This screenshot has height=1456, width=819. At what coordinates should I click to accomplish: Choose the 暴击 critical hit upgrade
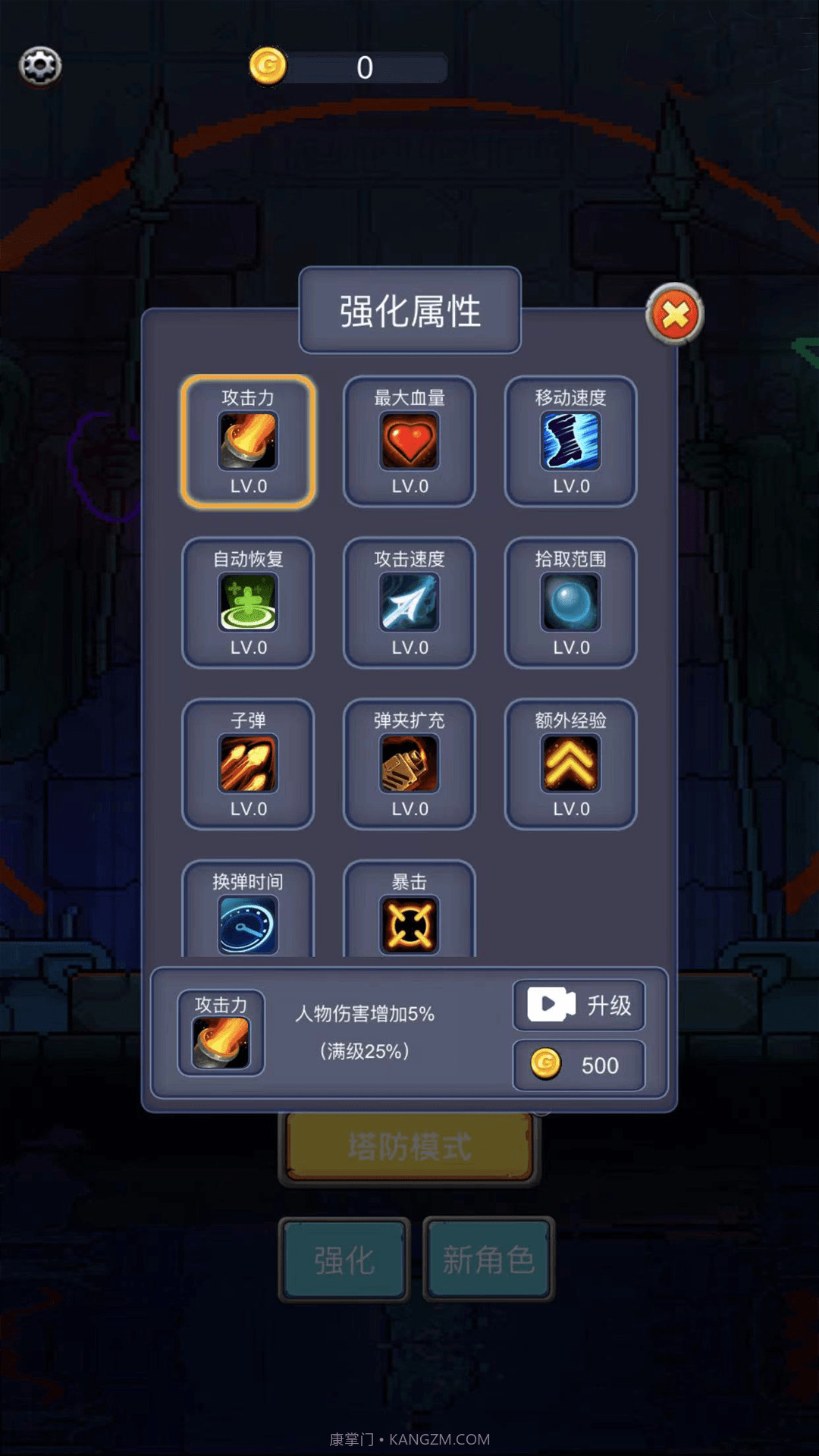[409, 912]
